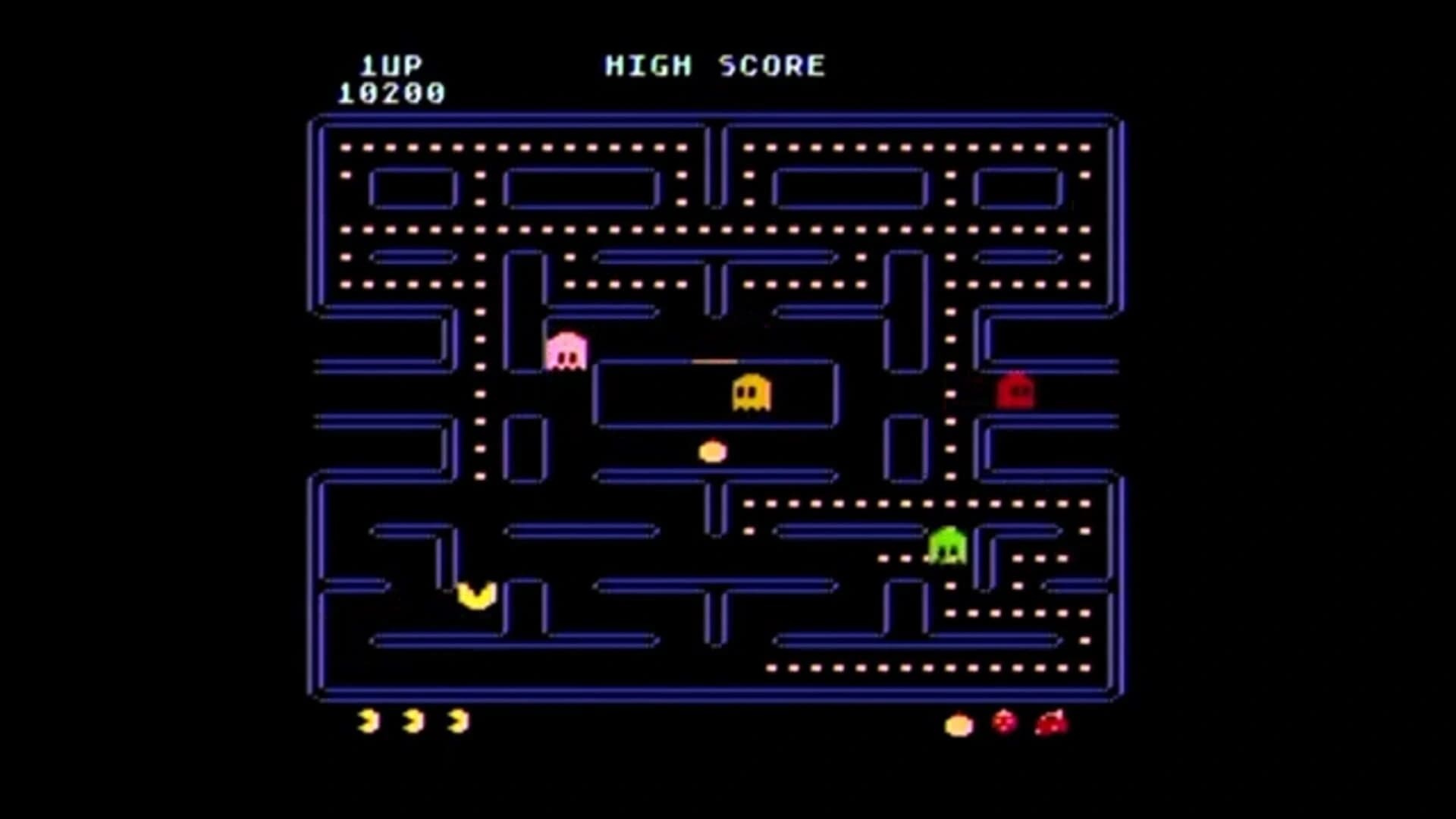Select the score value 10200

394,94
